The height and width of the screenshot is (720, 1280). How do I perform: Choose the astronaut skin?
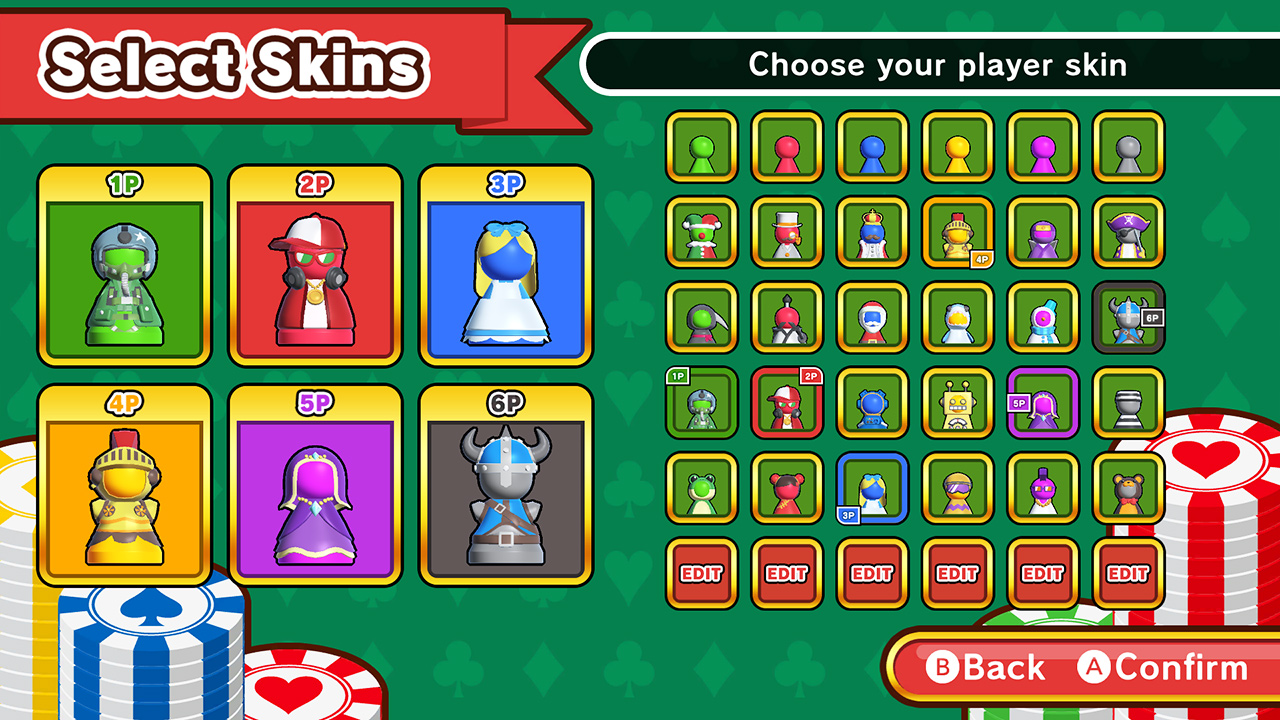[873, 404]
